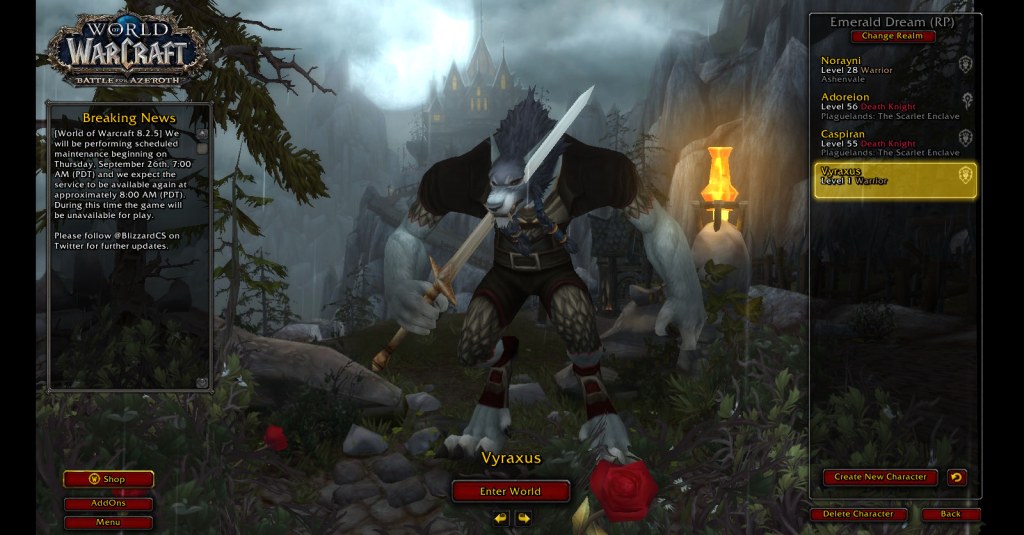The width and height of the screenshot is (1024, 535).
Task: Create New Character
Action: tap(880, 477)
